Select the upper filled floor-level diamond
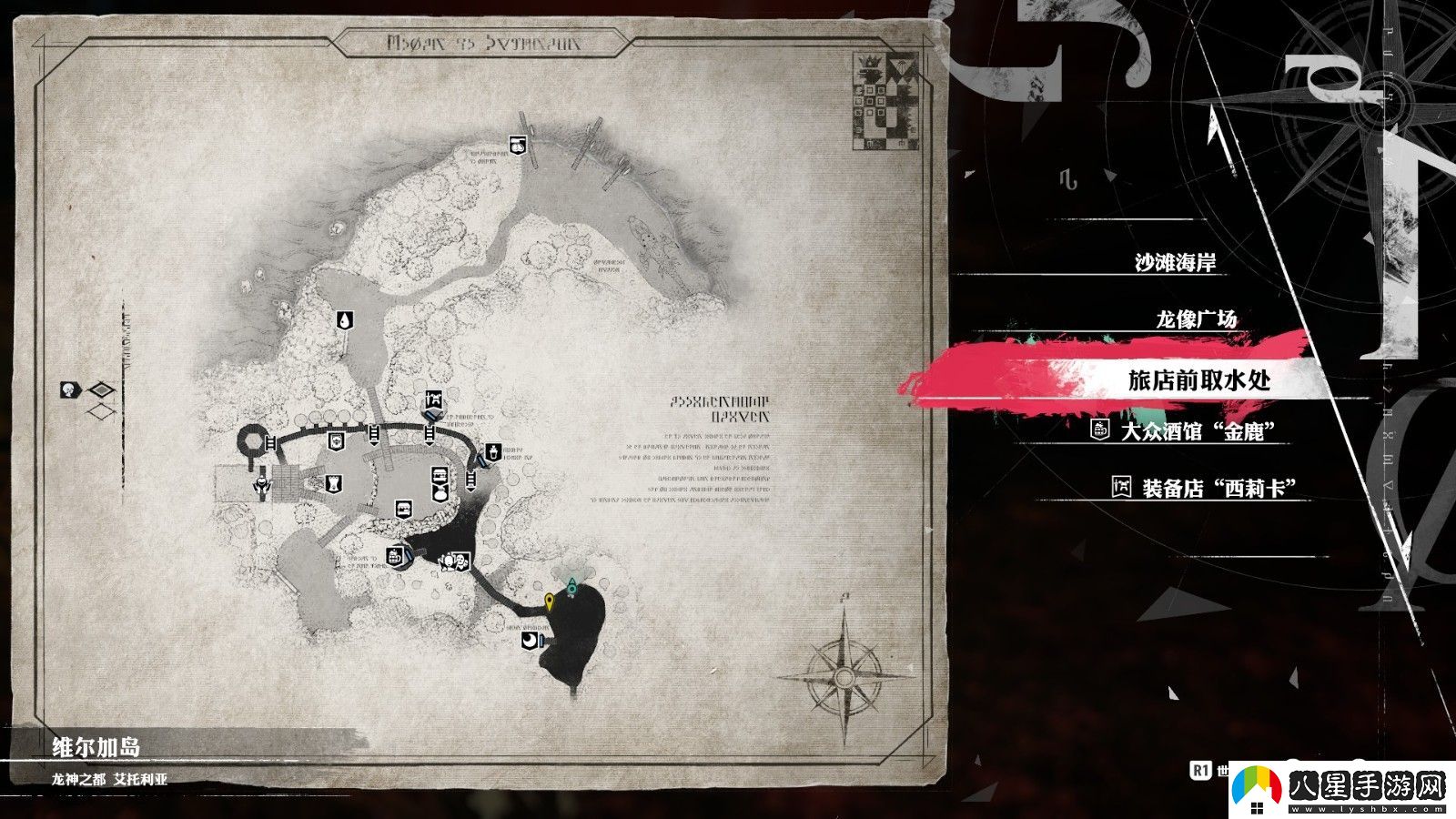The image size is (1456, 819). [102, 391]
